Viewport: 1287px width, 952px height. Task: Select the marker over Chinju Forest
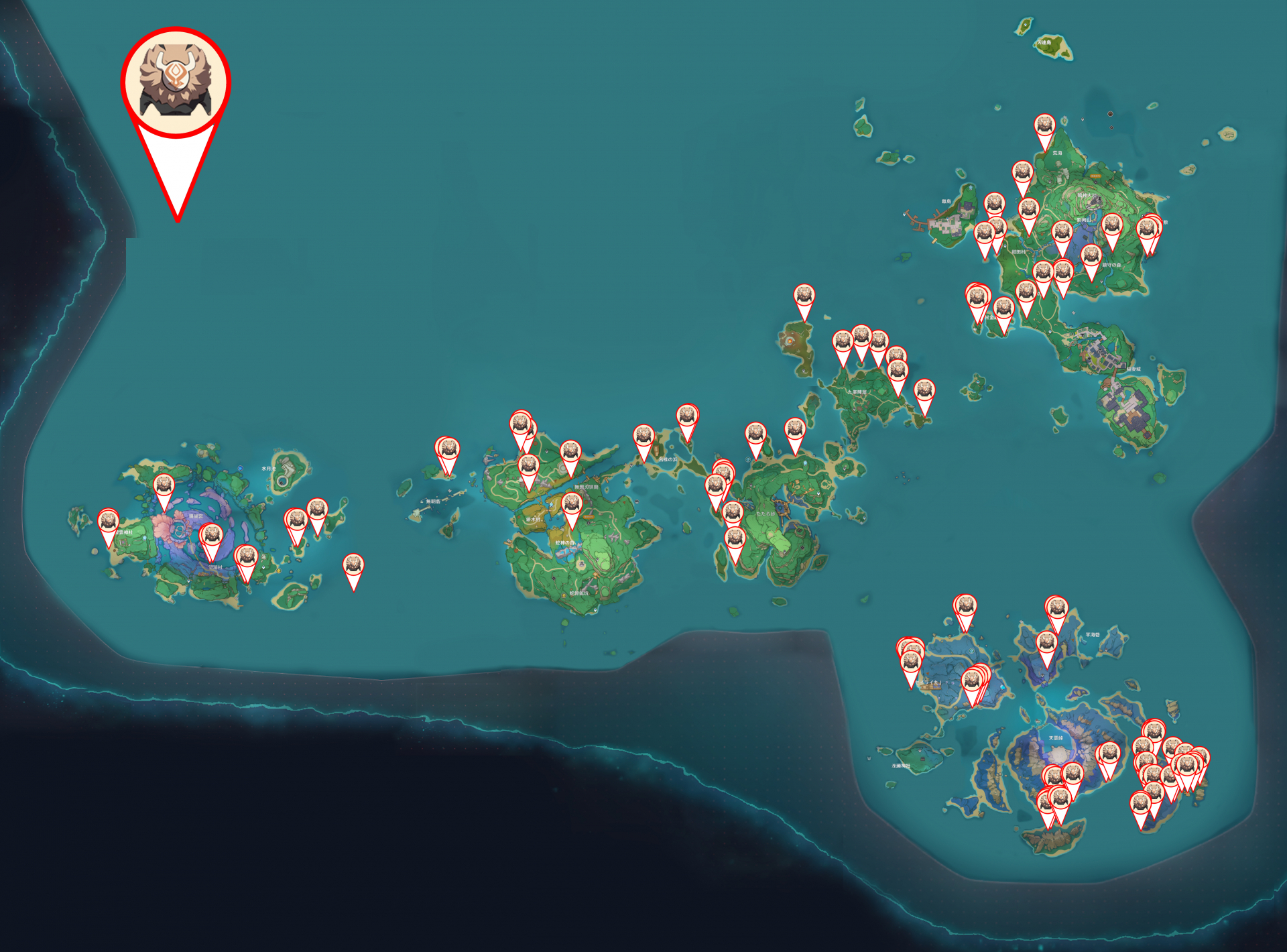click(1091, 256)
